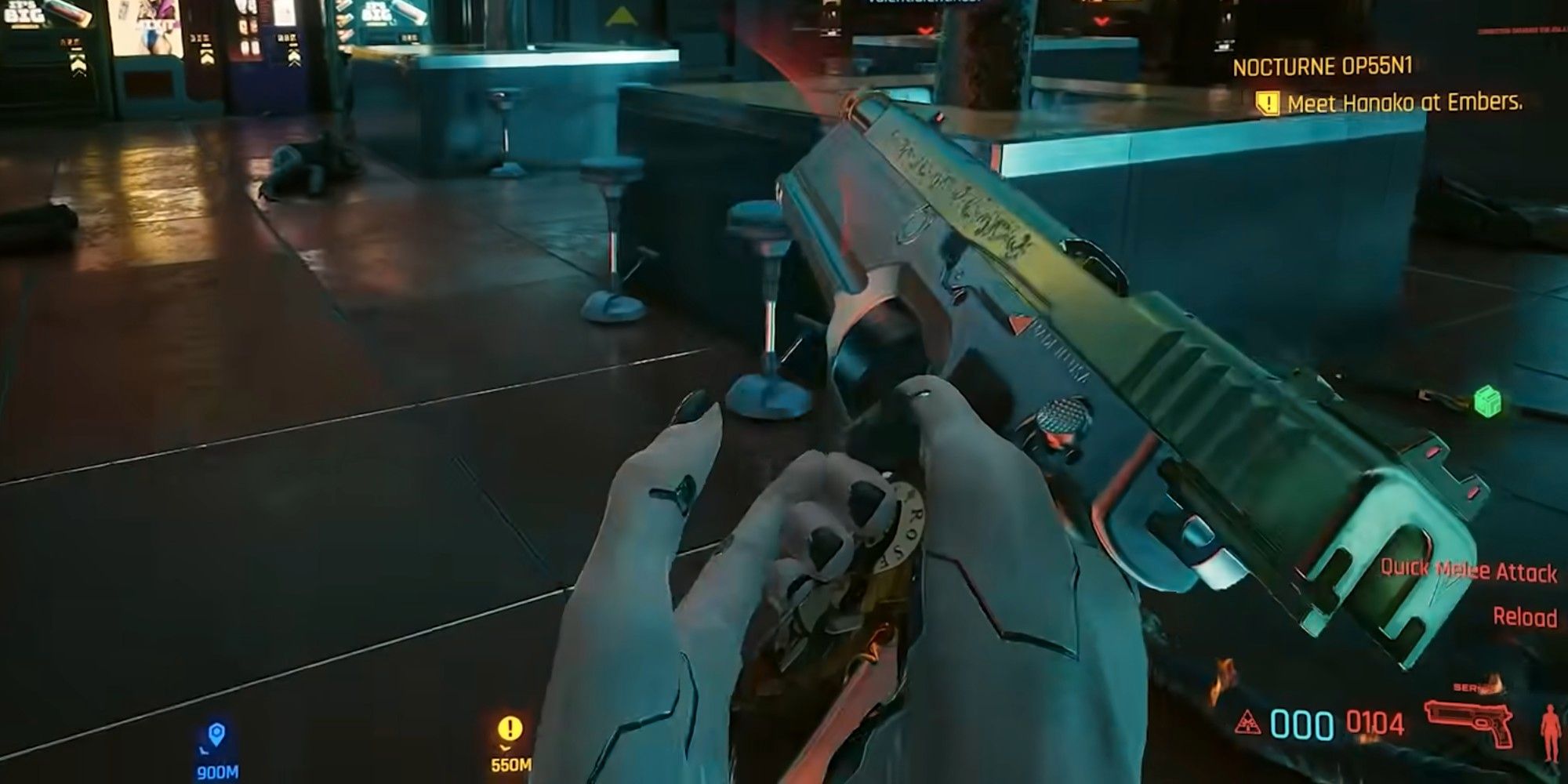Expand the chevron under the 550M marker

[x=504, y=749]
